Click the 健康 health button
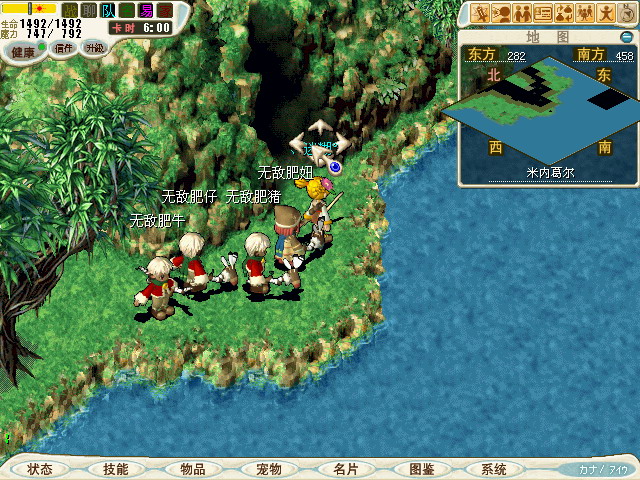This screenshot has width=640, height=480. [x=24, y=51]
